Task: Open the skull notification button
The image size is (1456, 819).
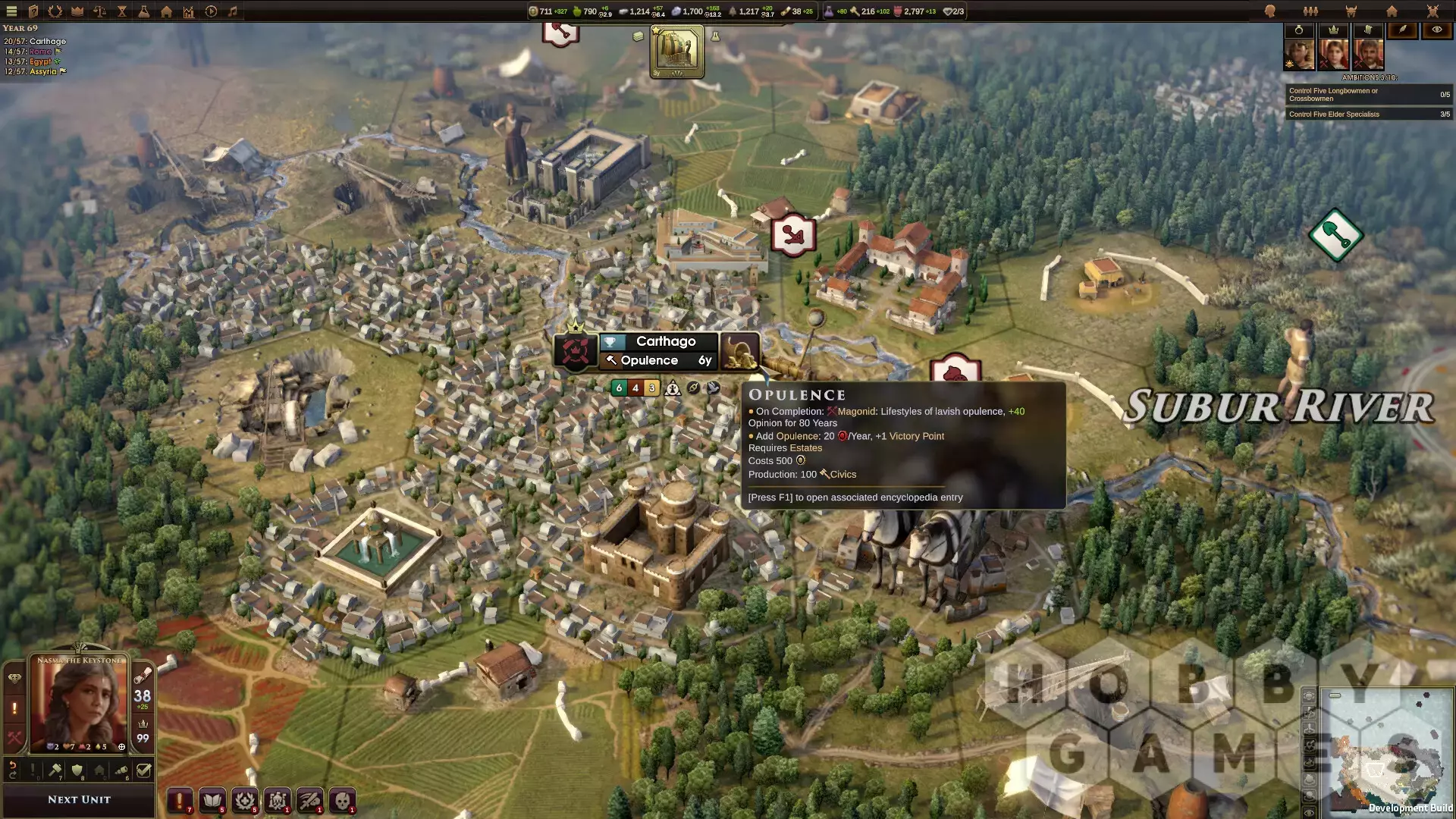Action: (x=342, y=800)
